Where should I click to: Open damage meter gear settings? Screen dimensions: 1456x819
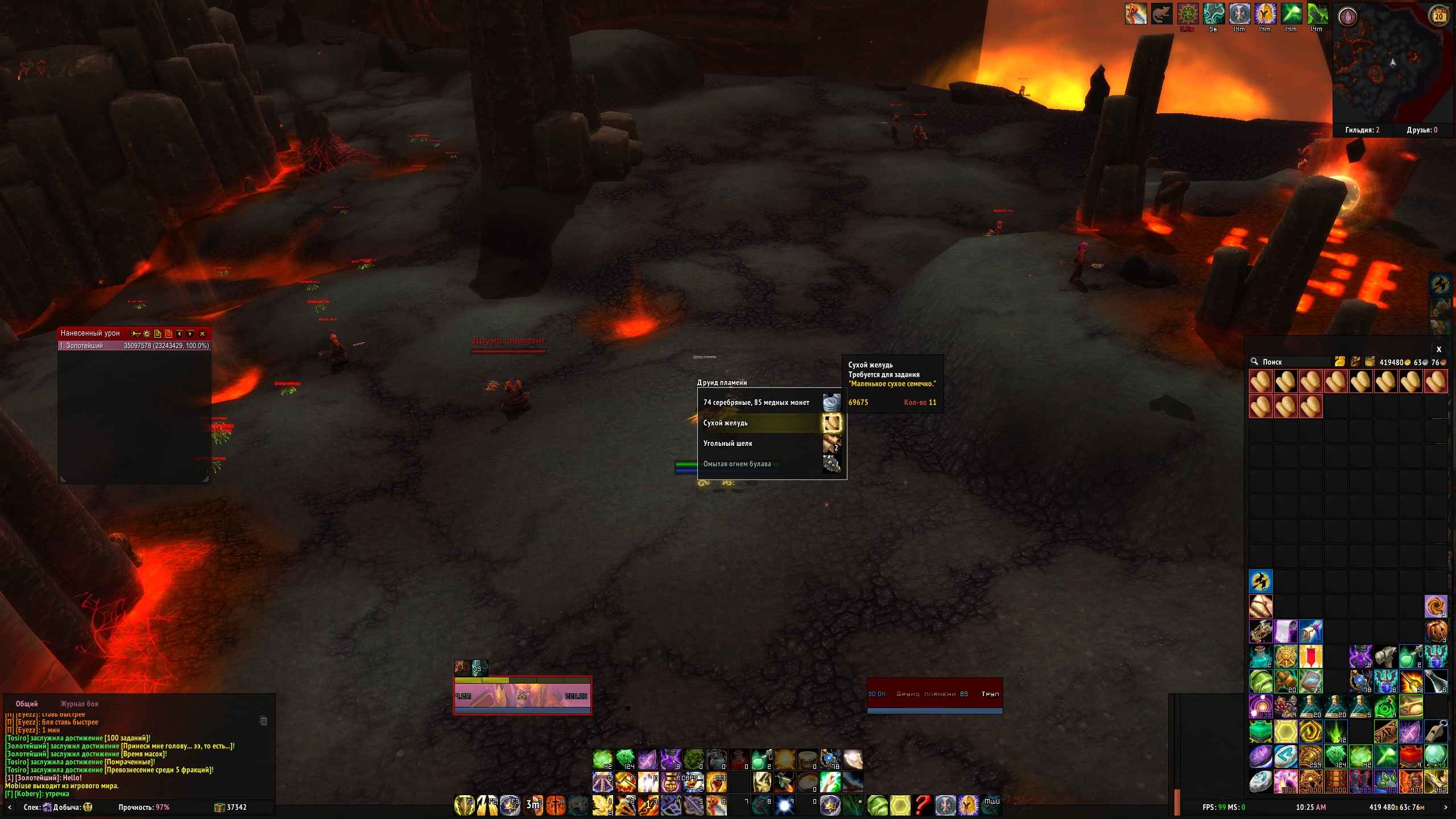click(147, 334)
